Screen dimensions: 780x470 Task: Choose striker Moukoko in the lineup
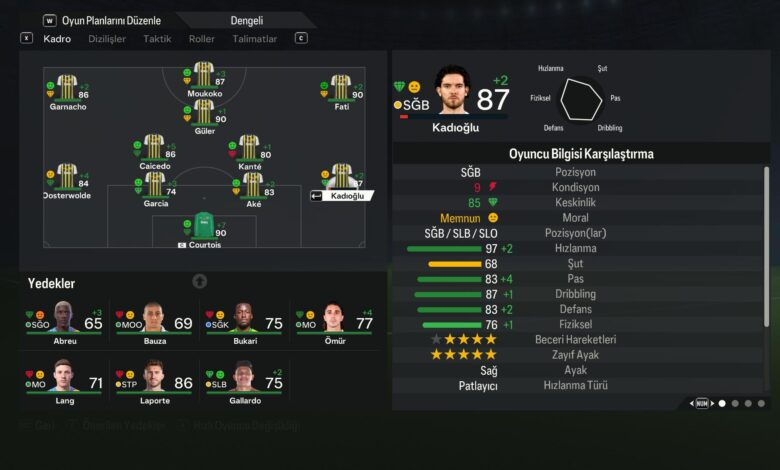[x=204, y=77]
